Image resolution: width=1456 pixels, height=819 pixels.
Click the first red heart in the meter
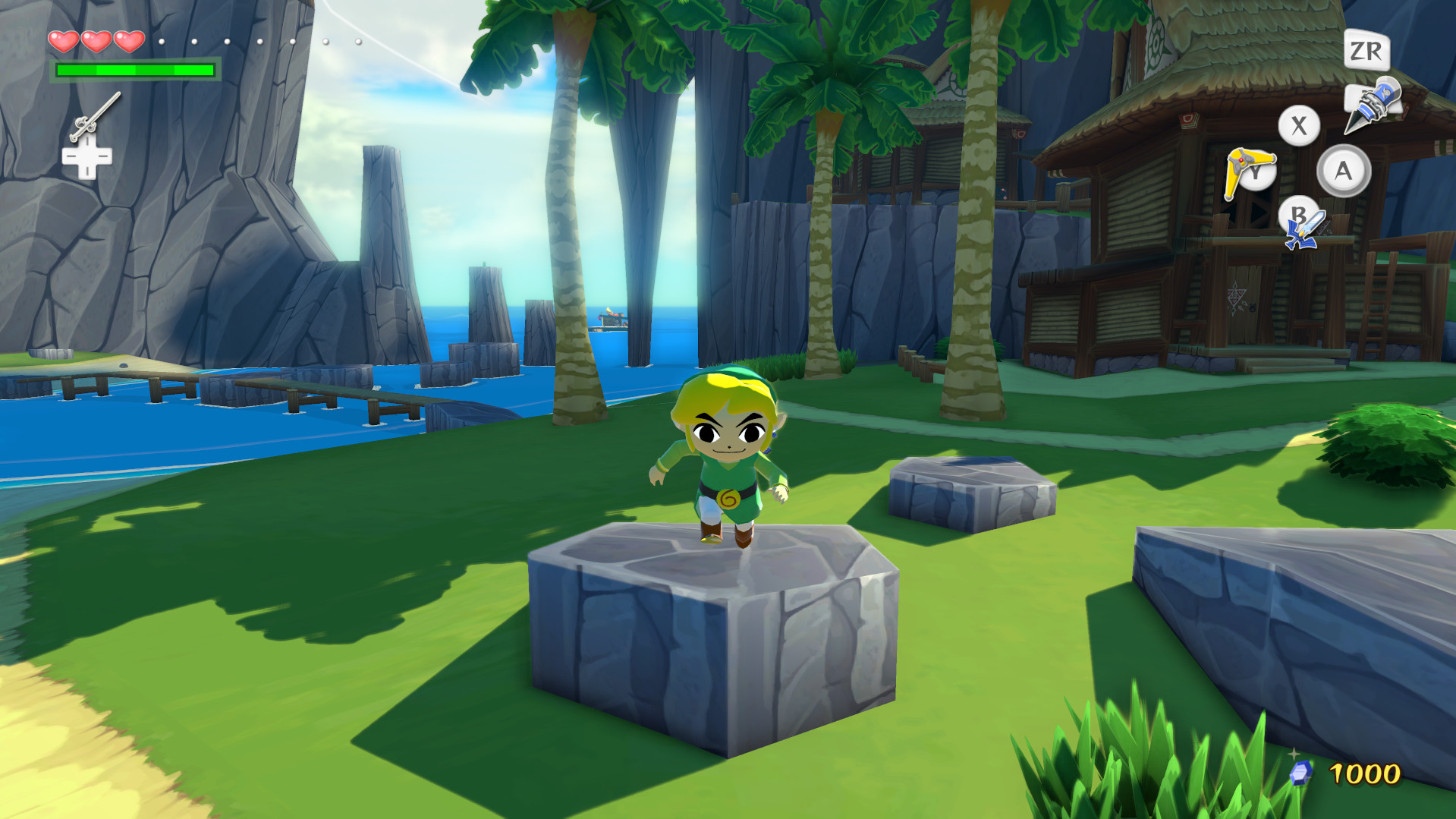(64, 42)
